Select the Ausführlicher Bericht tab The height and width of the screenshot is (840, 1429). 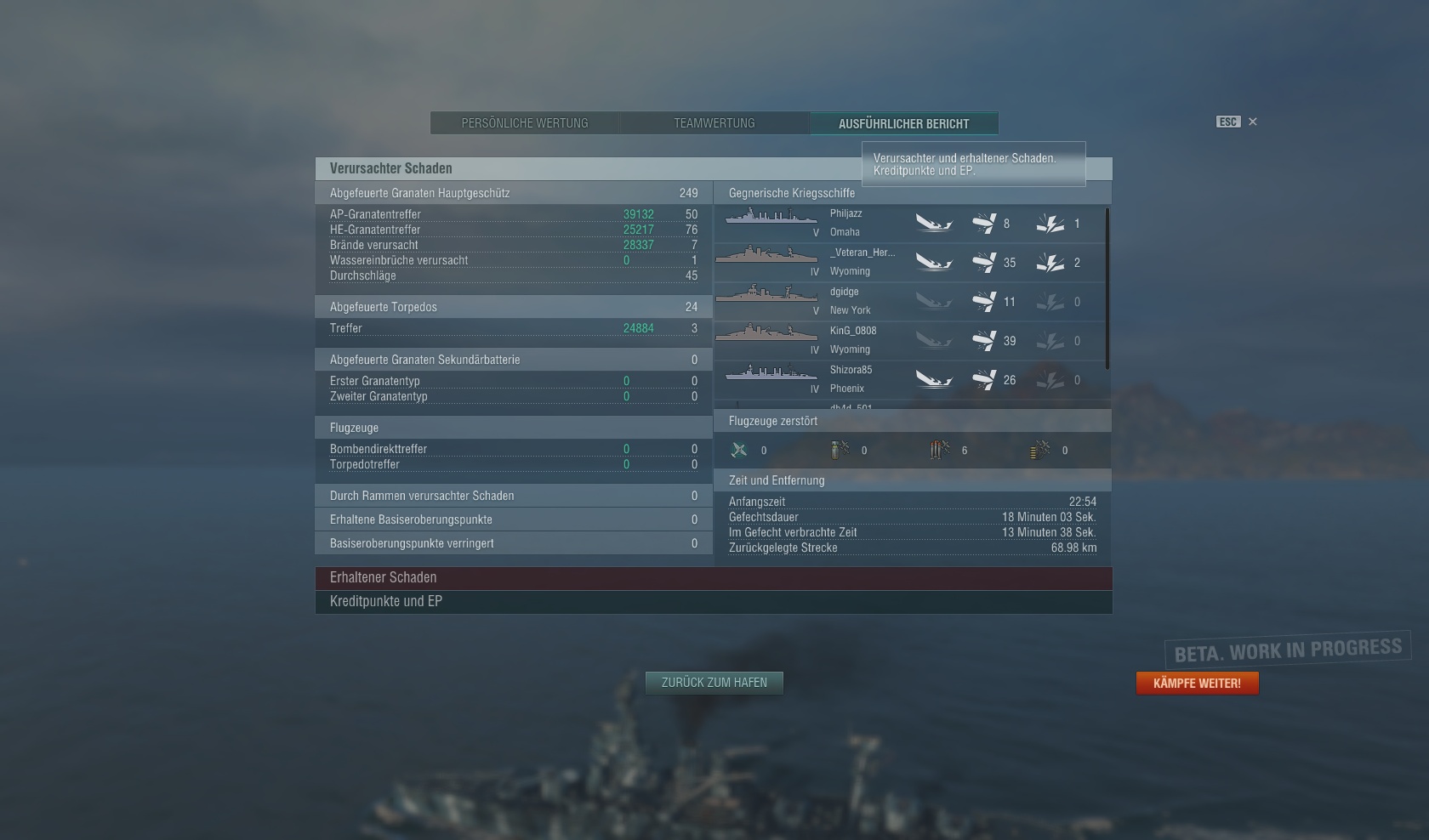pos(903,123)
